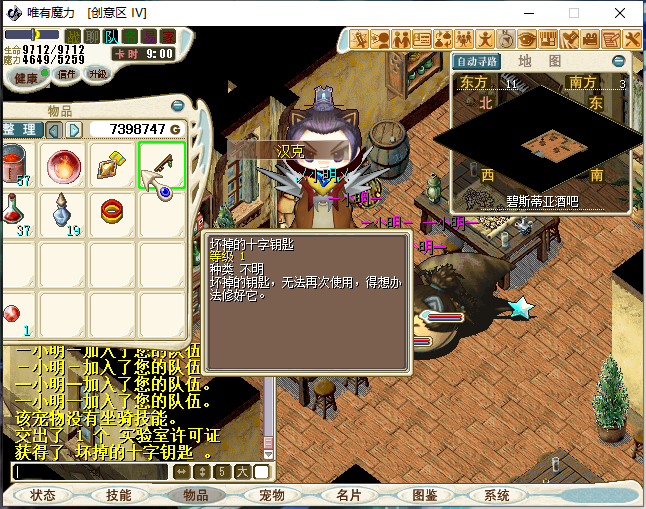The width and height of the screenshot is (646, 509).
Task: Toggle the 物品 items menu button
Action: tap(195, 495)
